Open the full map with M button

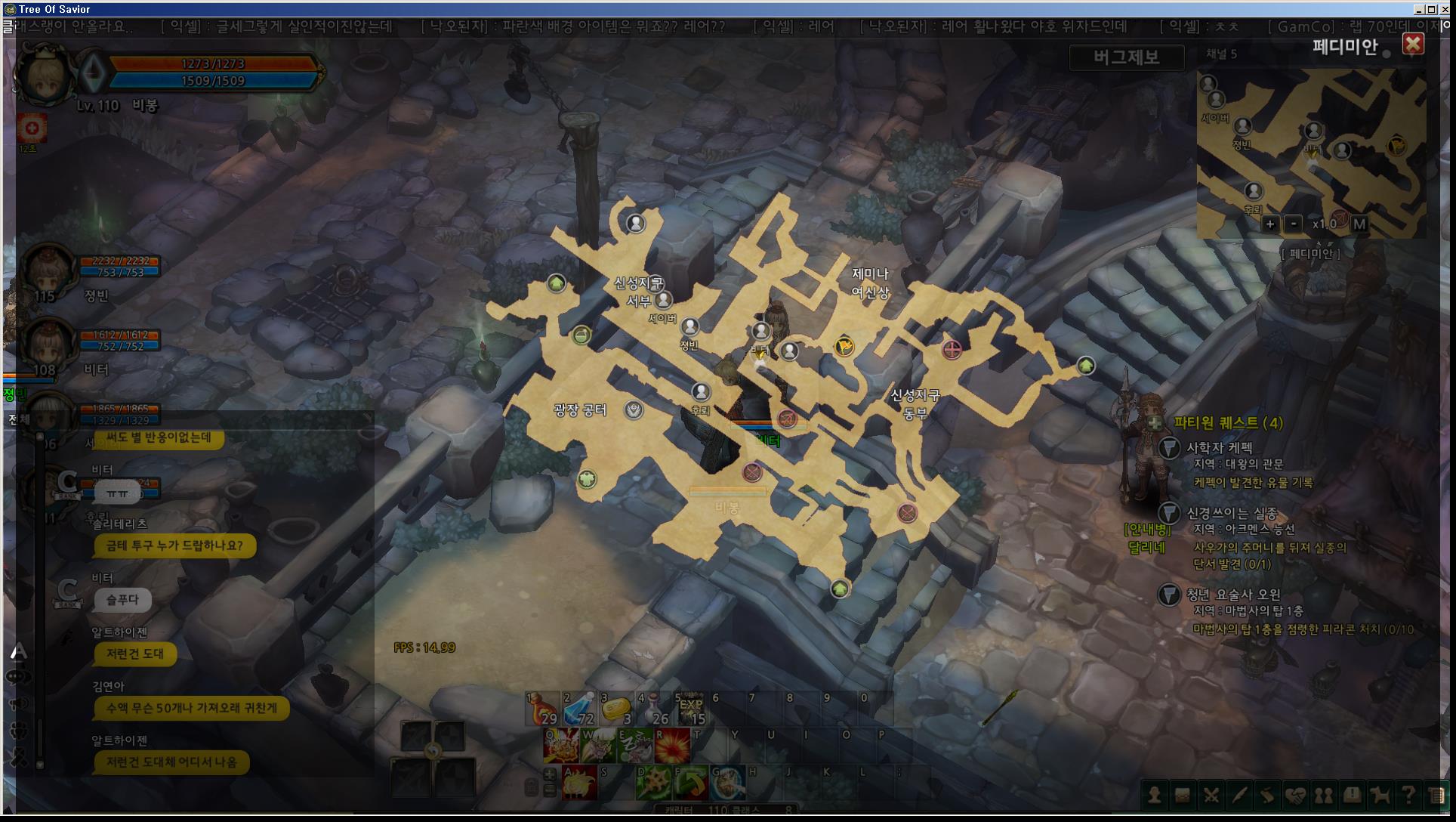tap(1359, 224)
